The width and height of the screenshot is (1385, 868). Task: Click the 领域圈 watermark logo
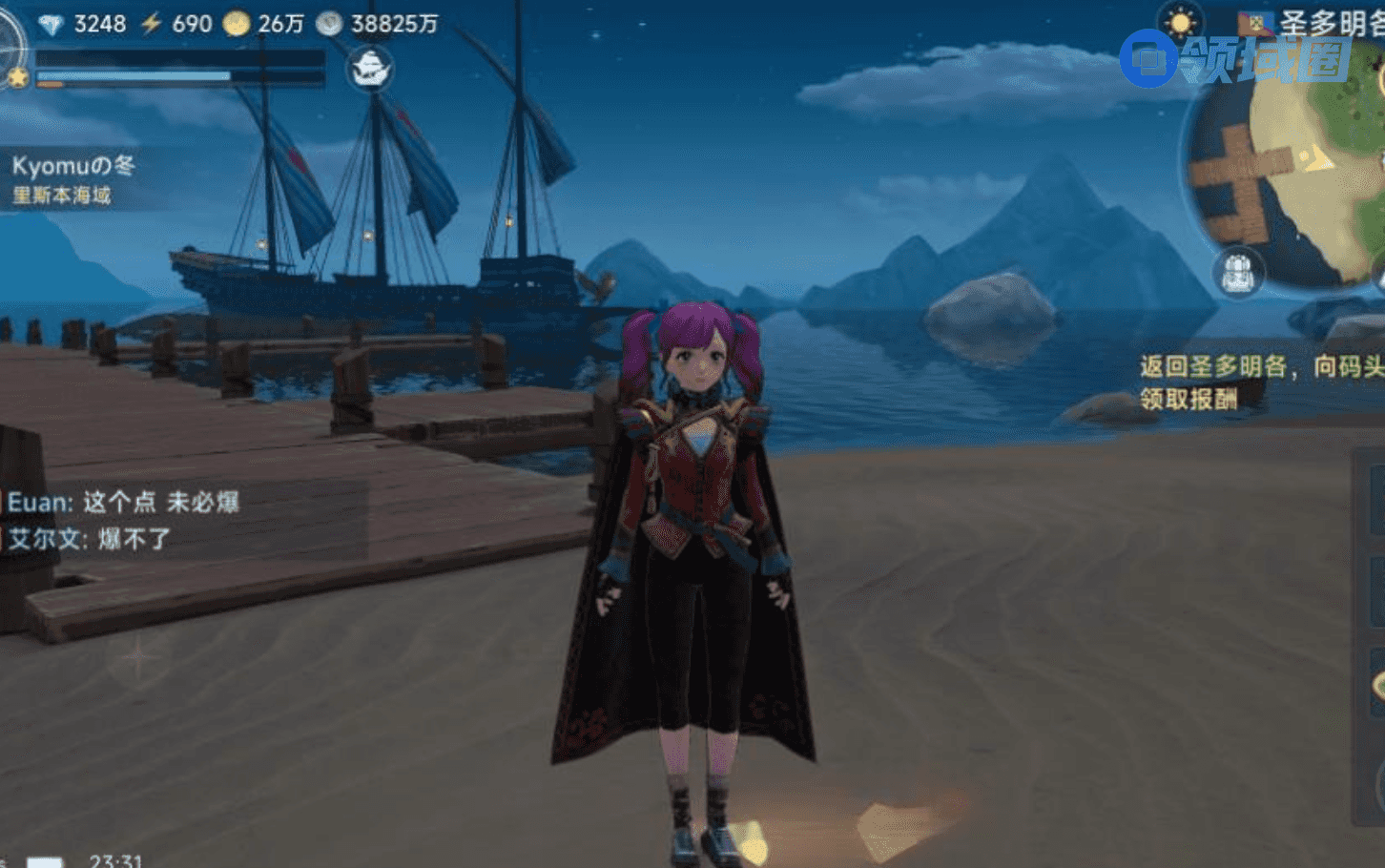coord(1235,59)
